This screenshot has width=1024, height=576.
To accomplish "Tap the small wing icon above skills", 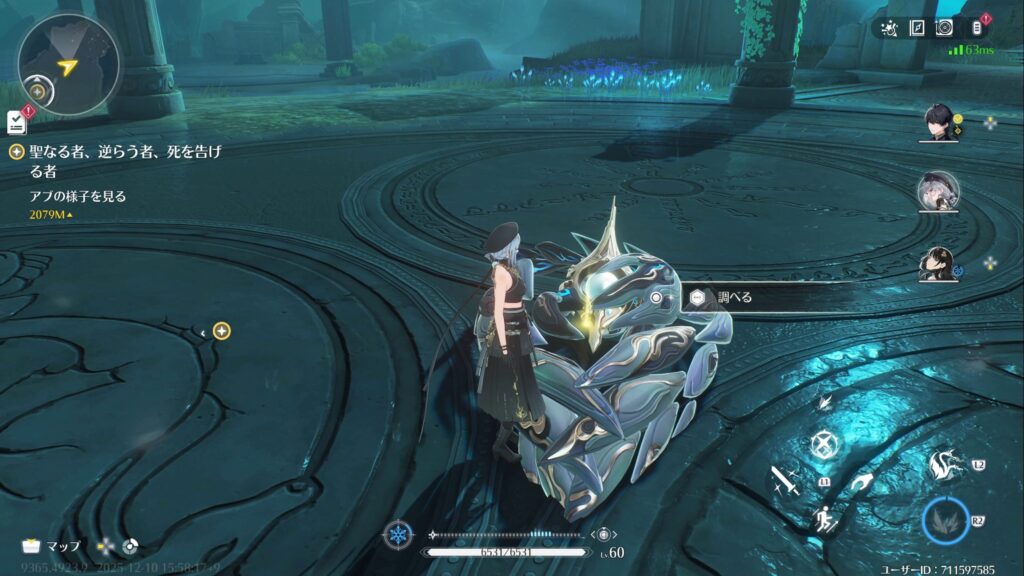I will click(x=824, y=402).
